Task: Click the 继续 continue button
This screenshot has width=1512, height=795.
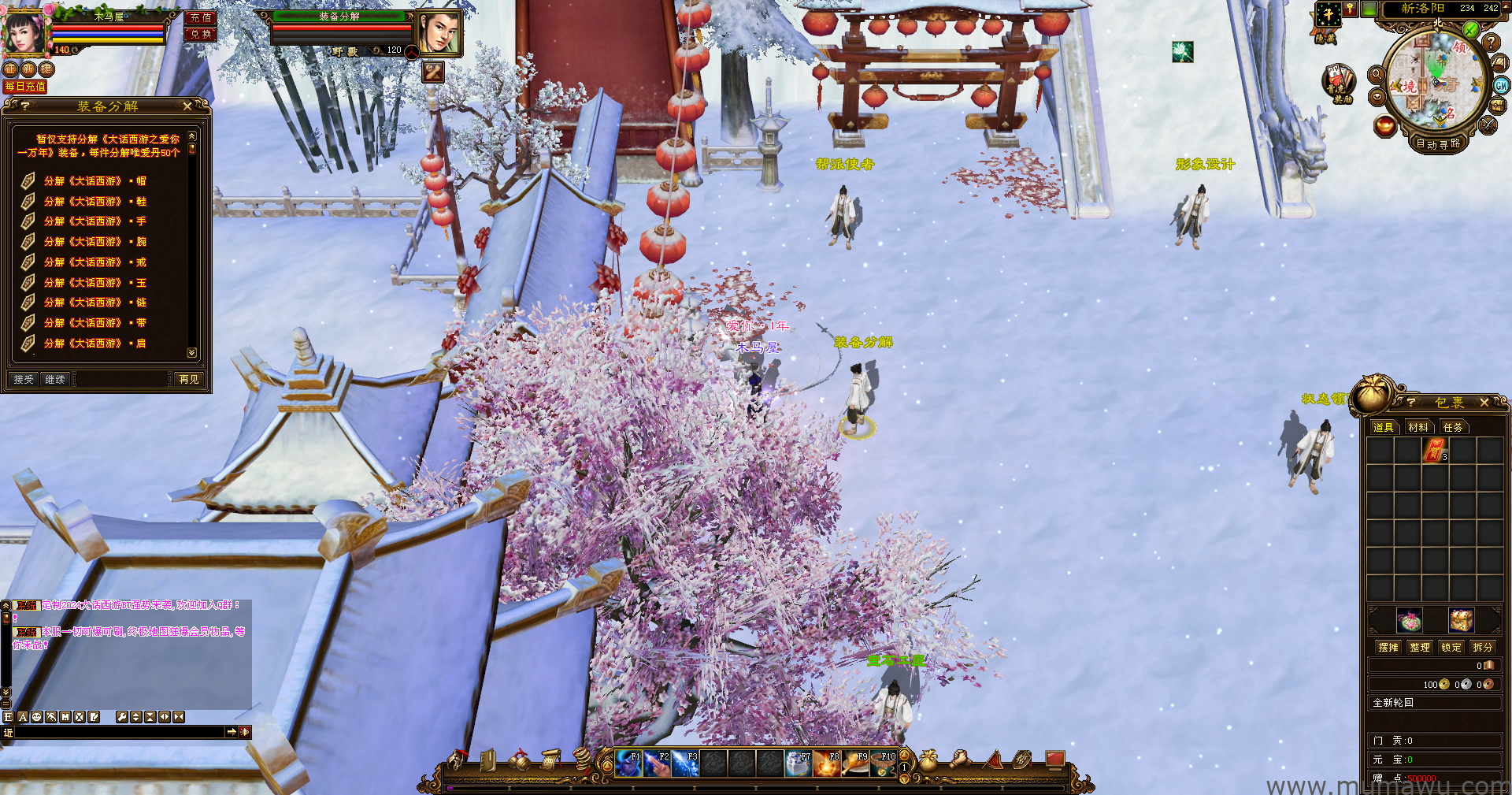Action: [x=55, y=380]
